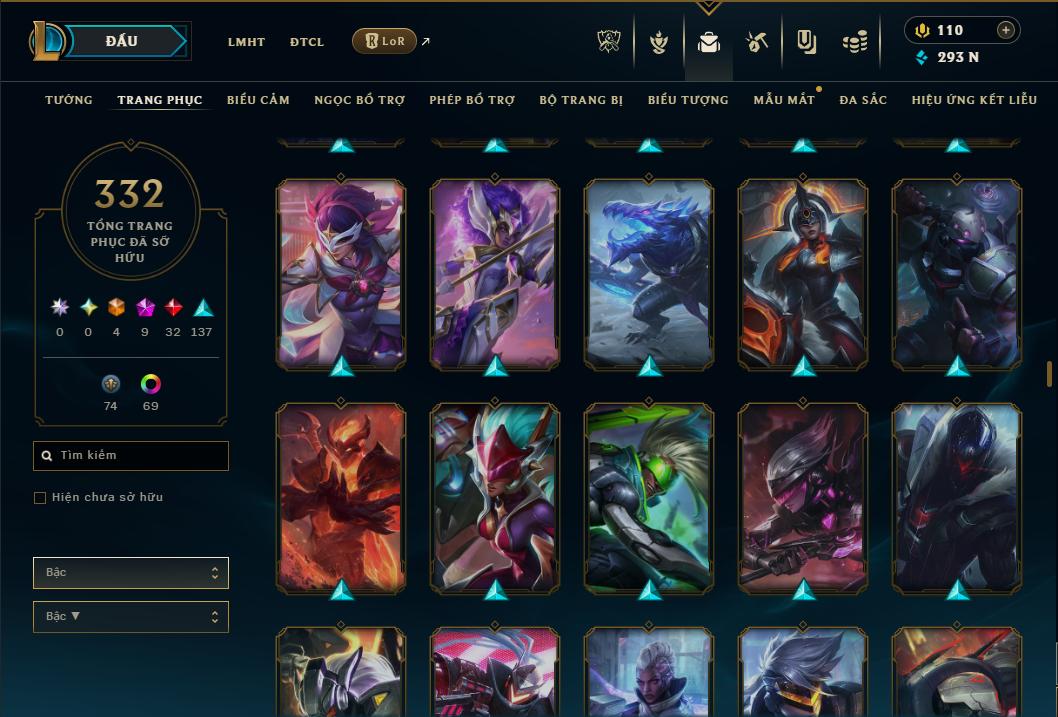Image resolution: width=1058 pixels, height=717 pixels.
Task: Open the Bậc ▼ sort-order dropdown
Action: (131, 617)
